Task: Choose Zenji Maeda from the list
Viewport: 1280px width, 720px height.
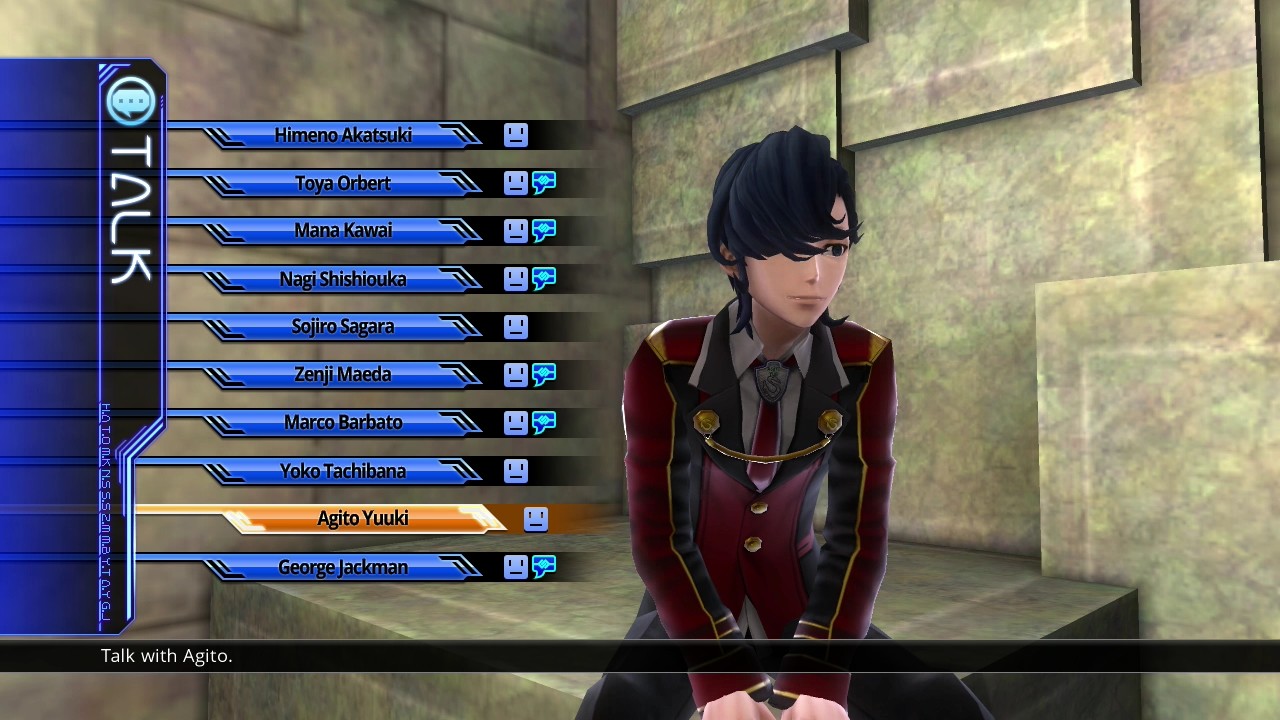Action: point(343,375)
